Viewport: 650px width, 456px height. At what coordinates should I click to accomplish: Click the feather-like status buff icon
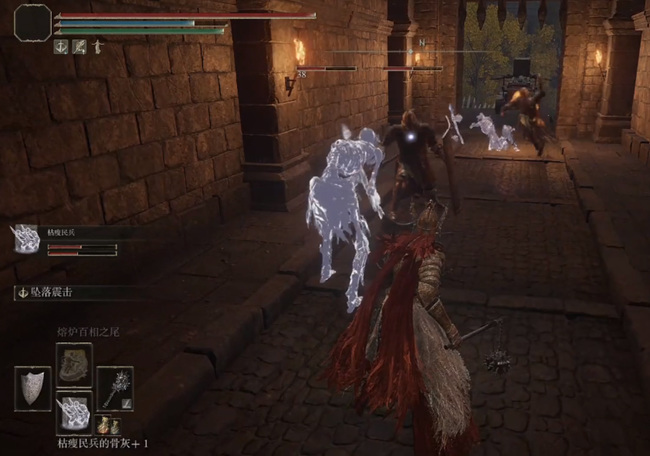(78, 46)
